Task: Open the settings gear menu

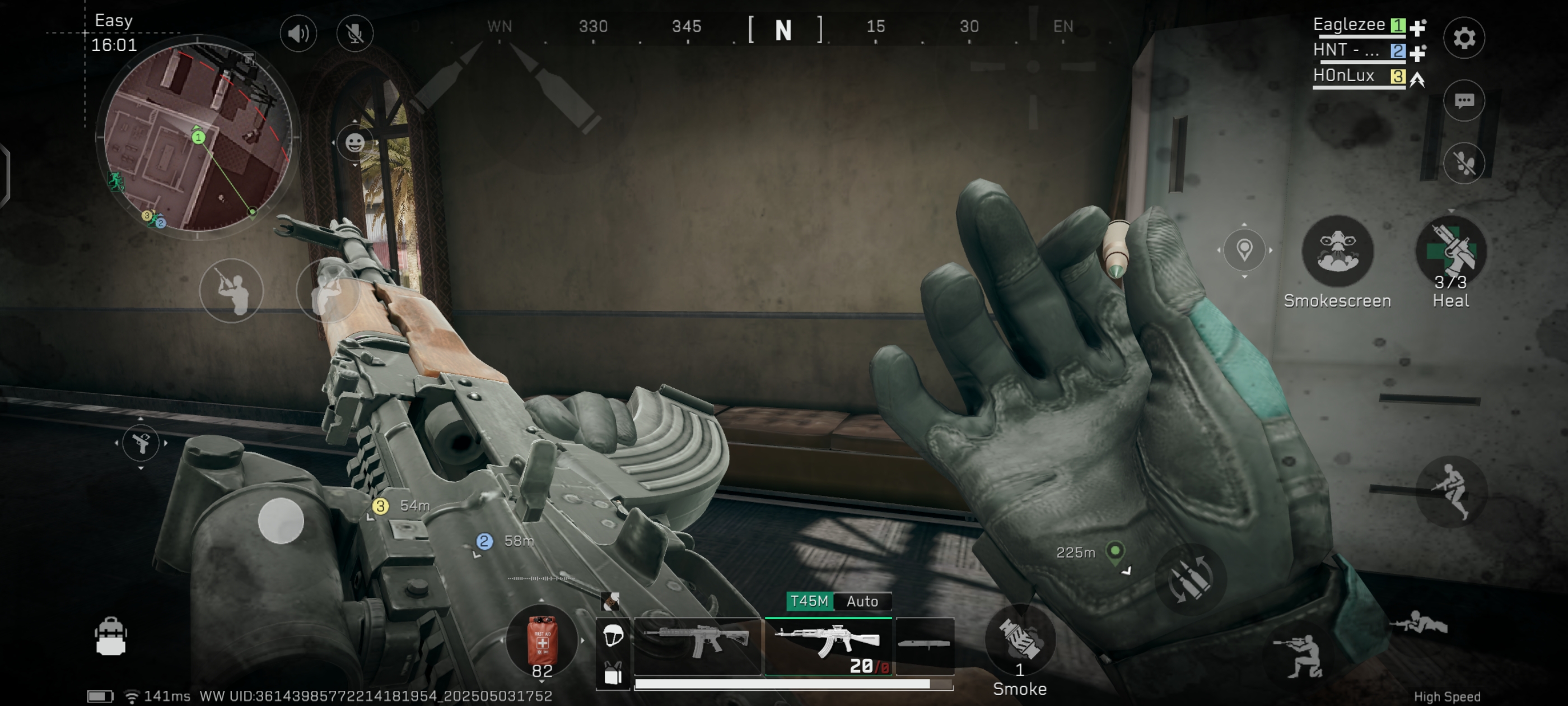Action: tap(1464, 38)
